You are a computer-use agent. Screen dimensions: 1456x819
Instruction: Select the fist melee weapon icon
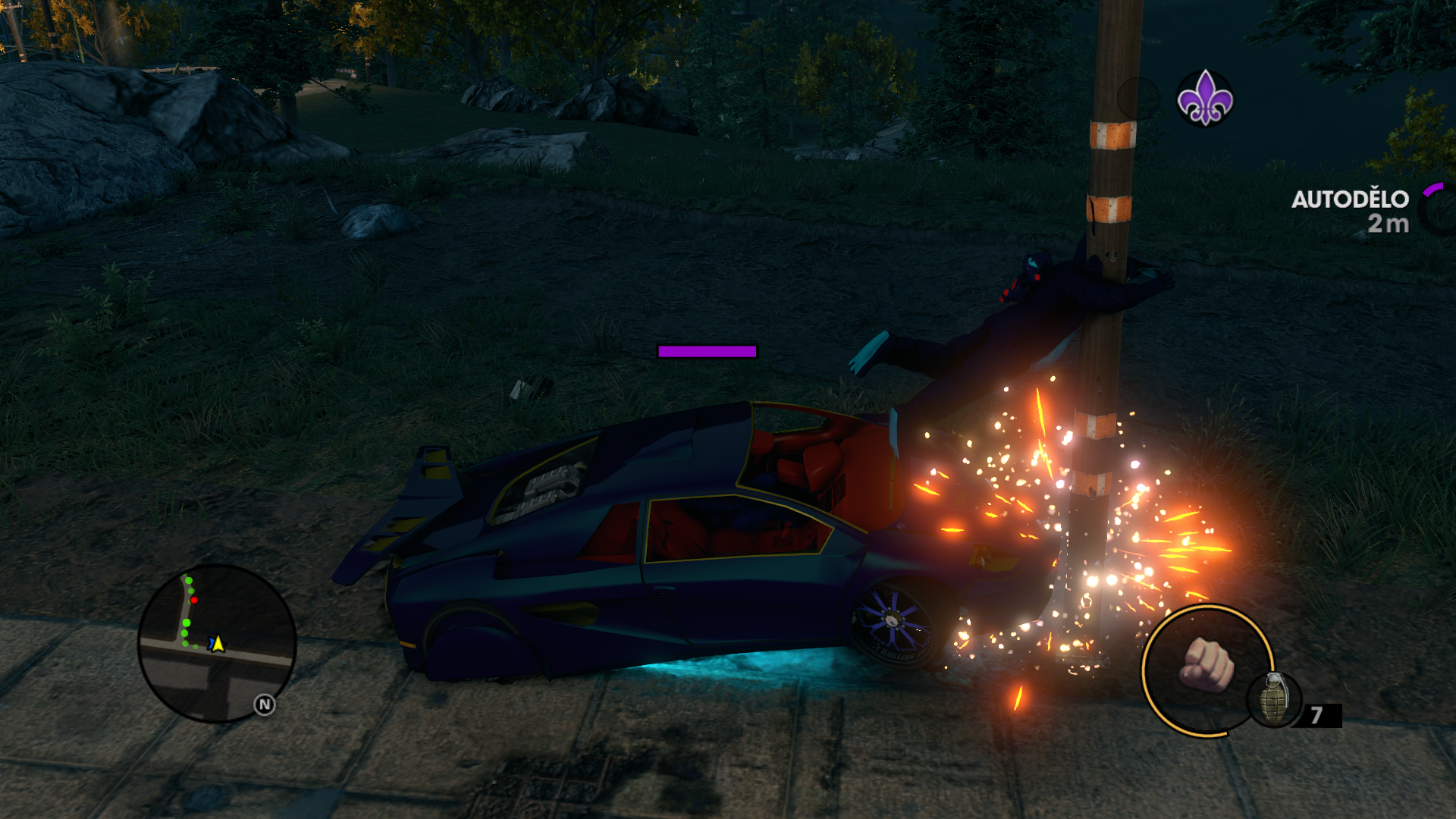[x=1206, y=666]
